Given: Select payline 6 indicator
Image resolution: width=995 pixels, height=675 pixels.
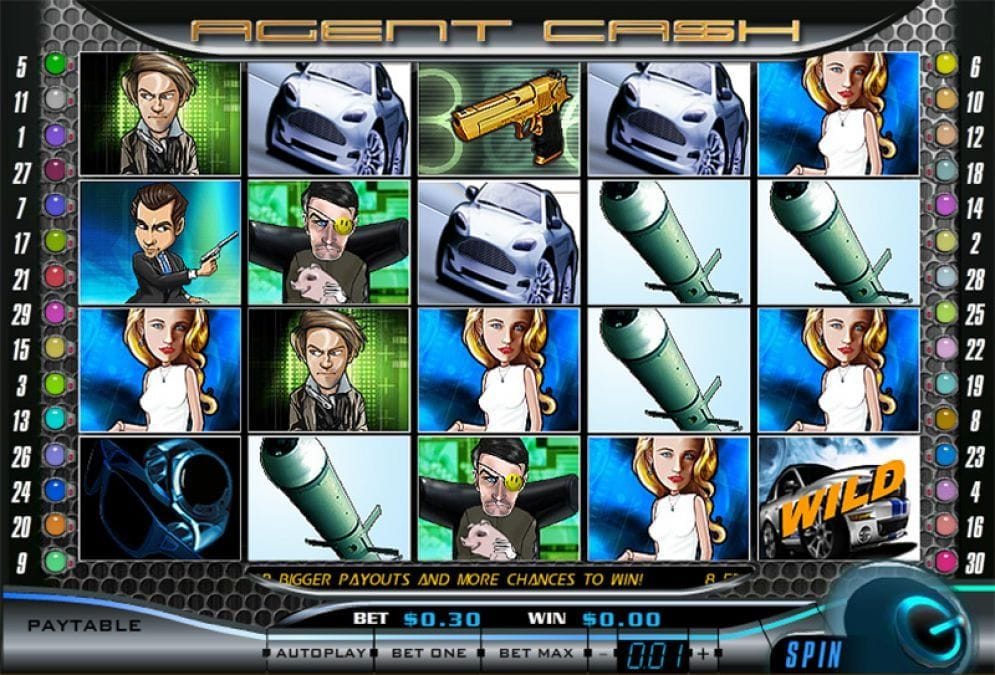Looking at the screenshot, I should [x=945, y=65].
